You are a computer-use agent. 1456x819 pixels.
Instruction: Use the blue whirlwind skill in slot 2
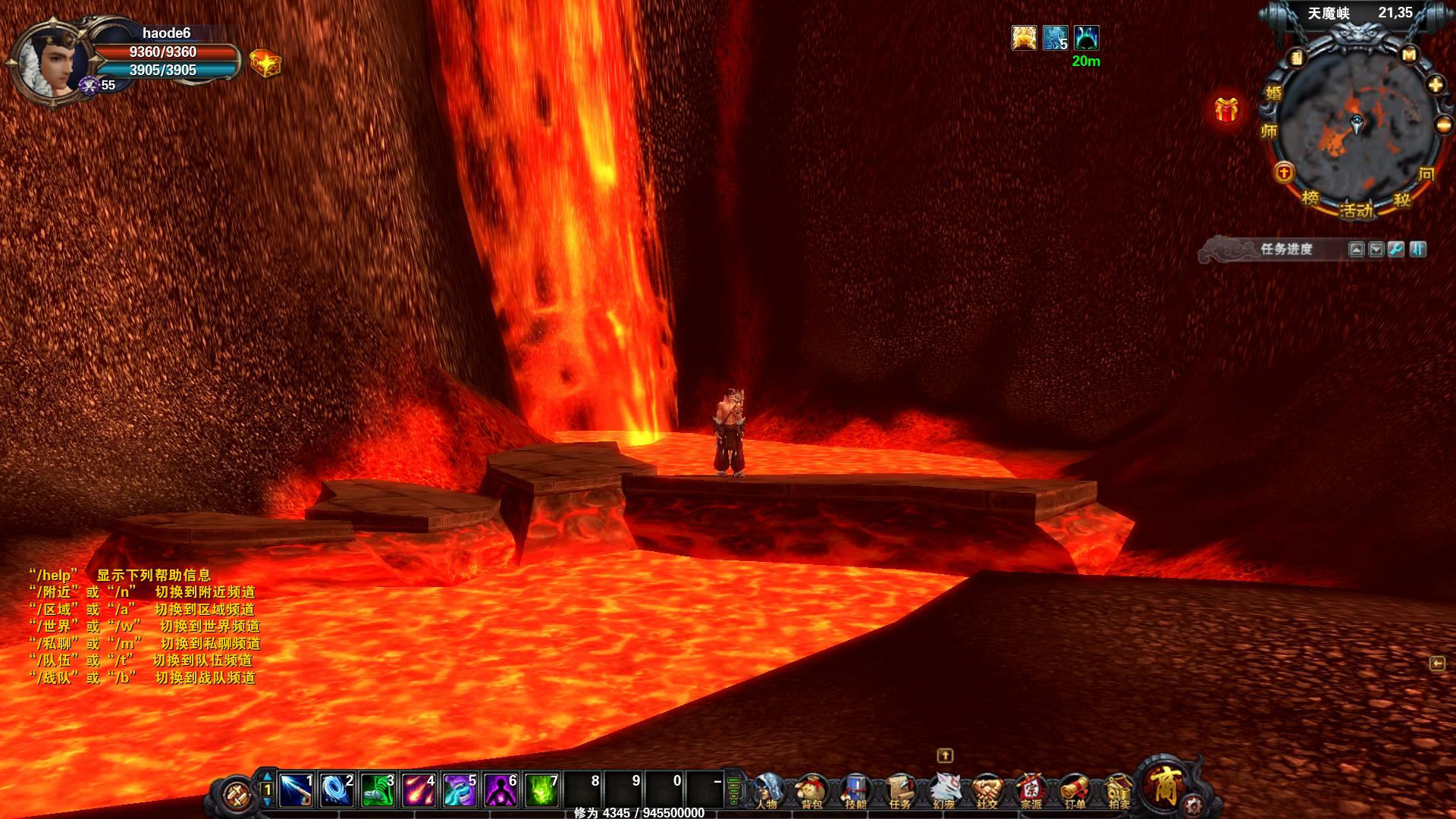[x=337, y=790]
